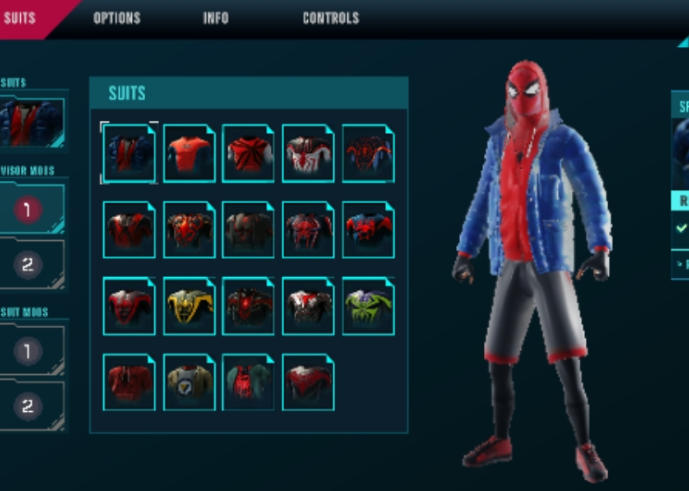
Task: Select visor mod slot 2
Action: tap(30, 265)
